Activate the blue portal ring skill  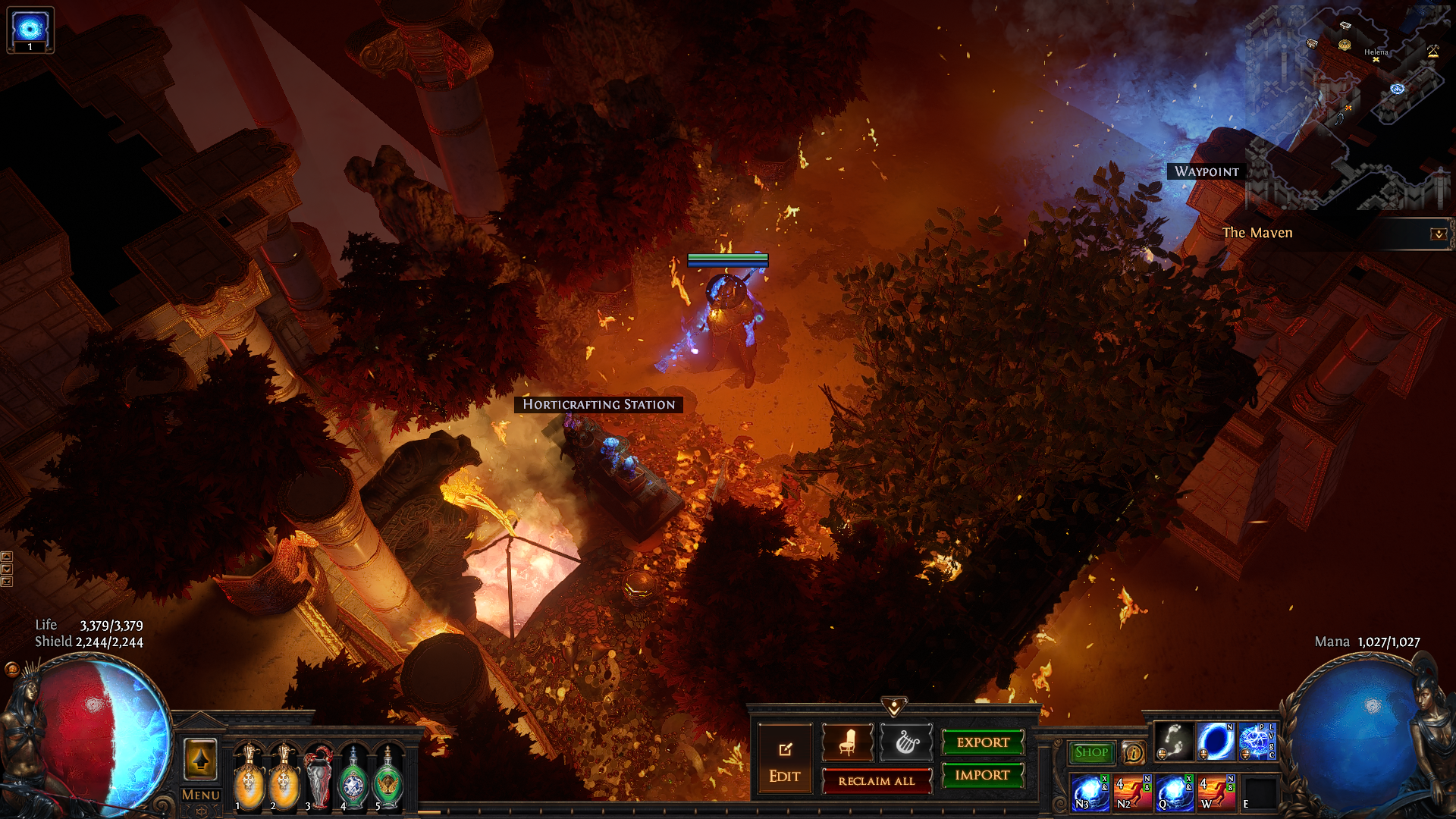(x=1215, y=742)
